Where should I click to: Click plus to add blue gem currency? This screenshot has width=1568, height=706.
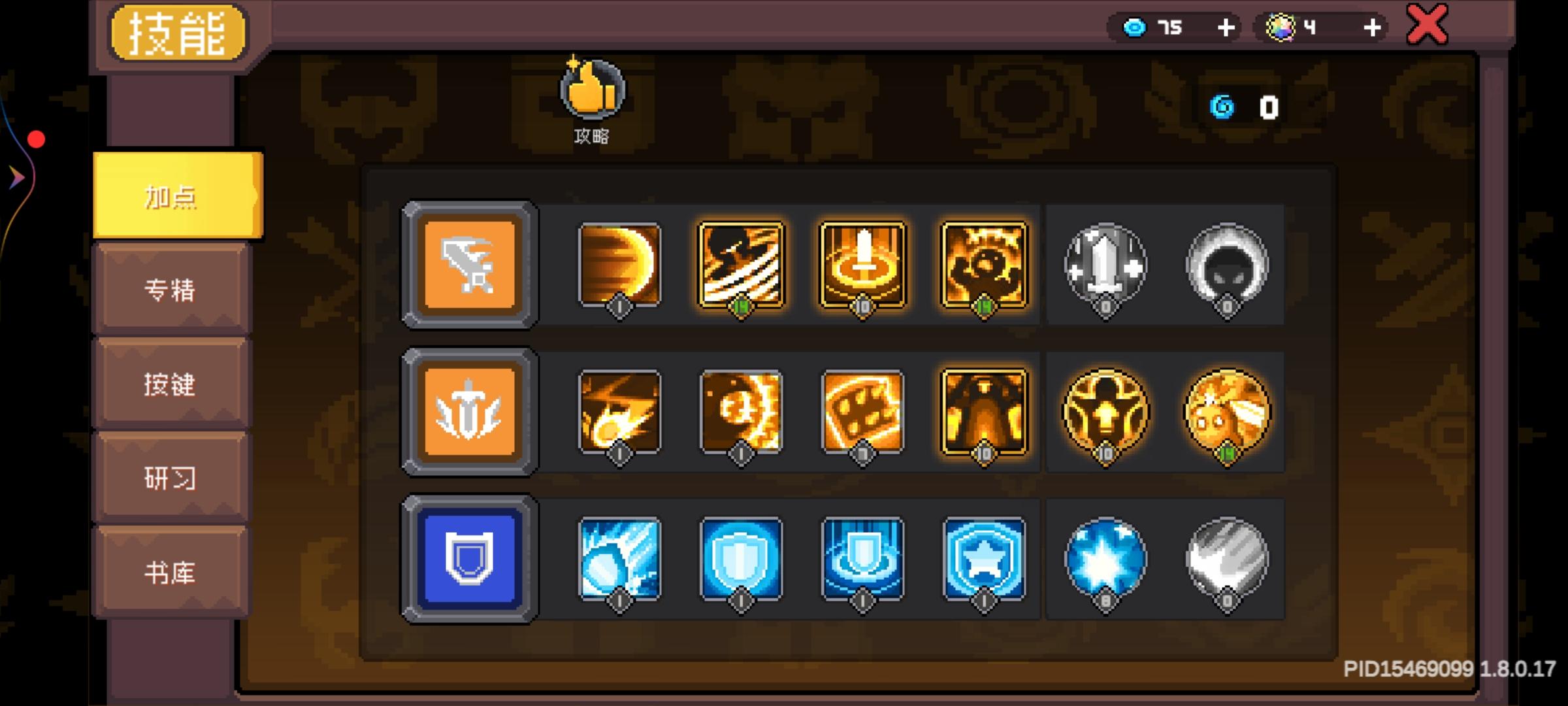coord(1226,27)
